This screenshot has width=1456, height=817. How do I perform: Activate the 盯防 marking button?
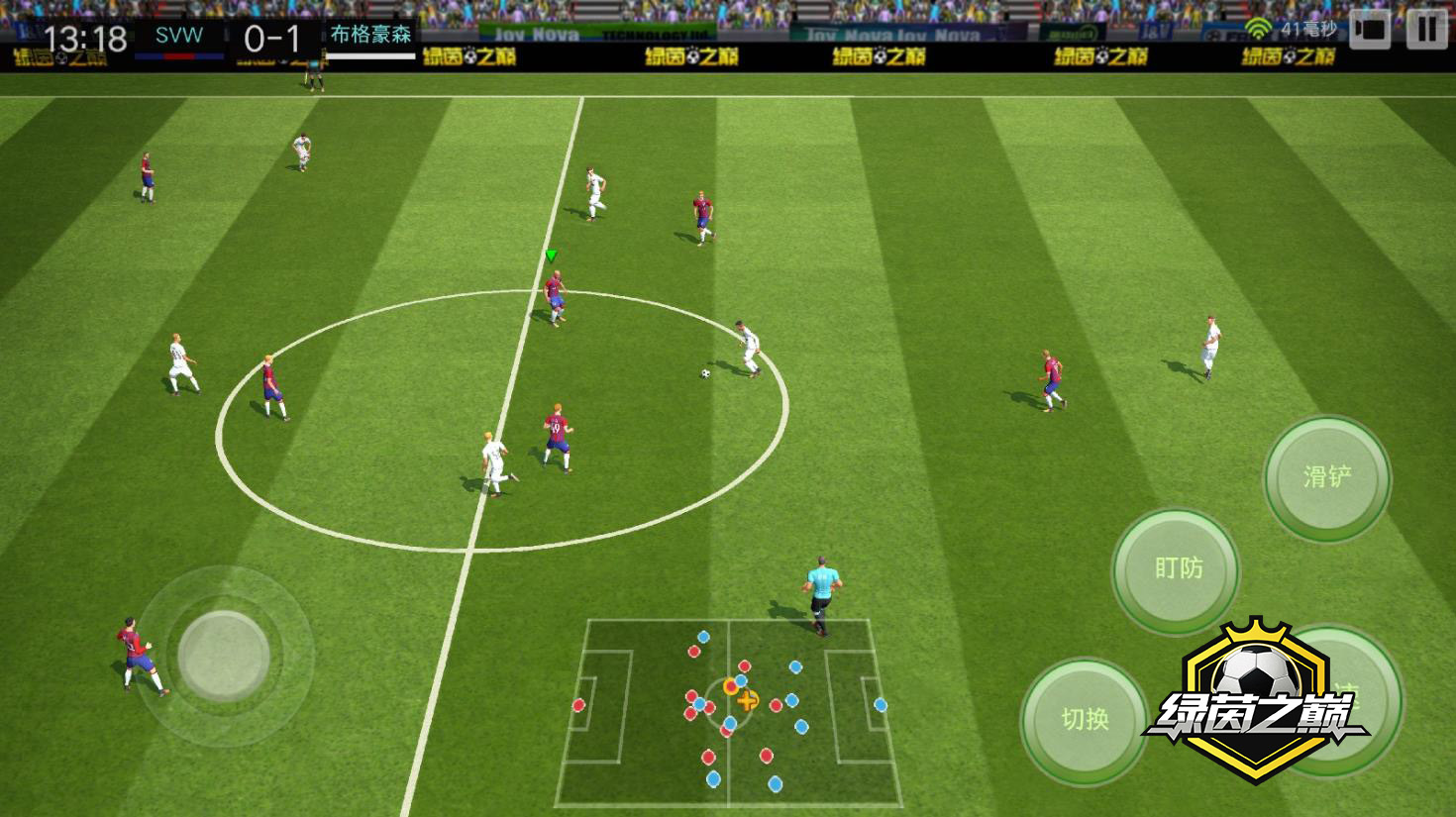coord(1177,568)
